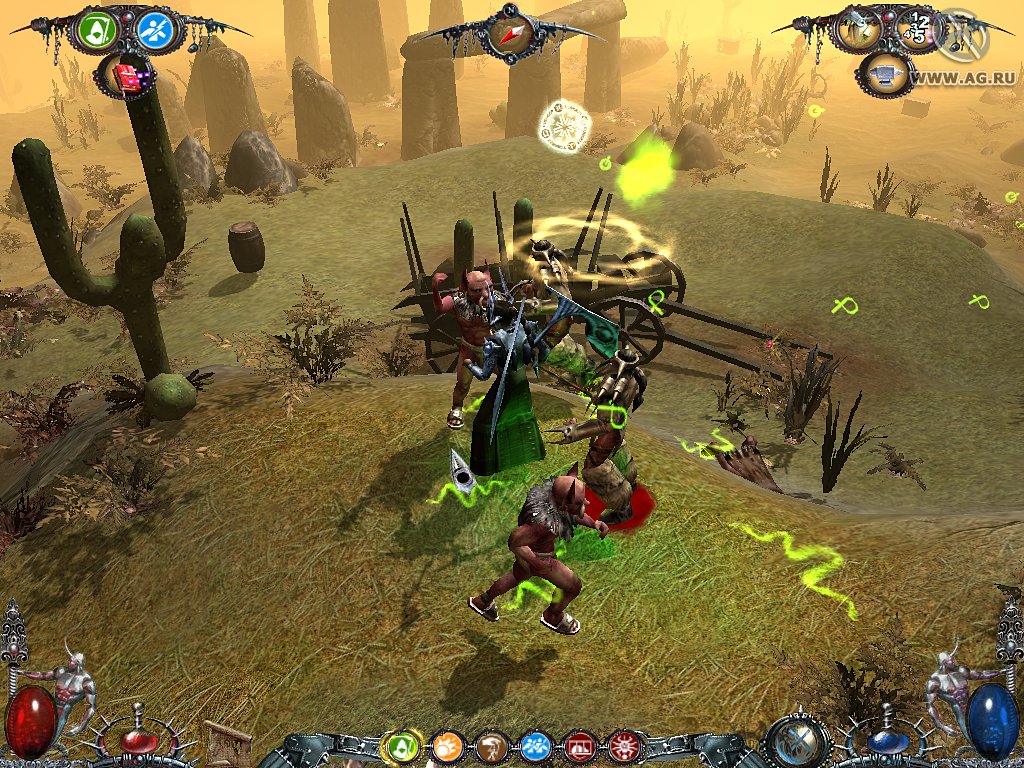Use the blue mana potion
This screenshot has width=1024, height=768.
[885, 744]
